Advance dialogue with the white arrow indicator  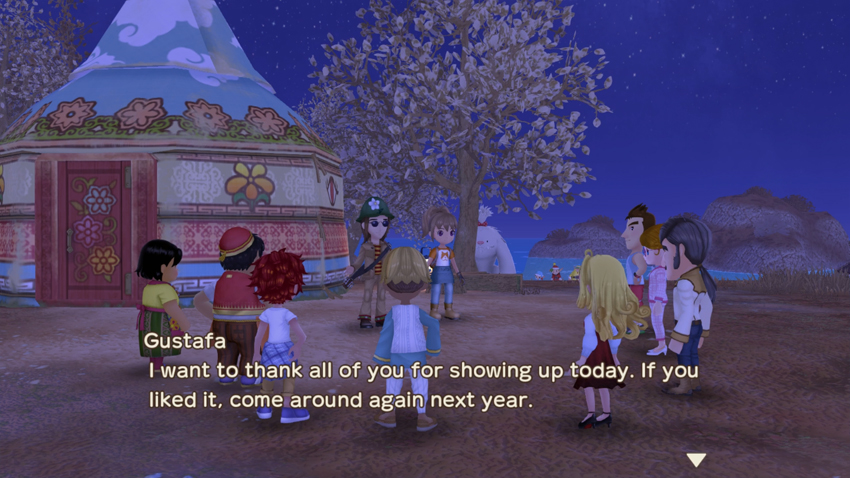pos(696,459)
